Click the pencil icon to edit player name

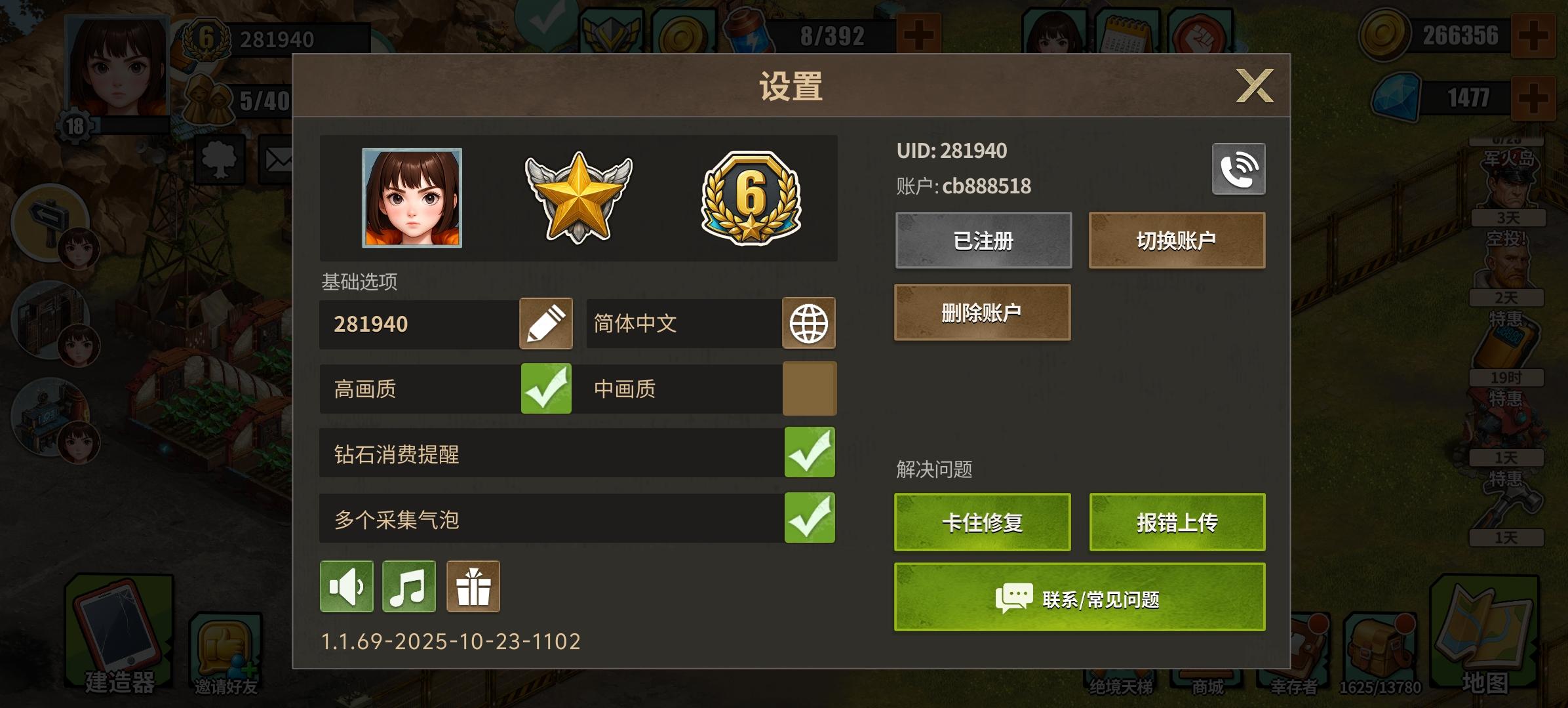point(545,323)
